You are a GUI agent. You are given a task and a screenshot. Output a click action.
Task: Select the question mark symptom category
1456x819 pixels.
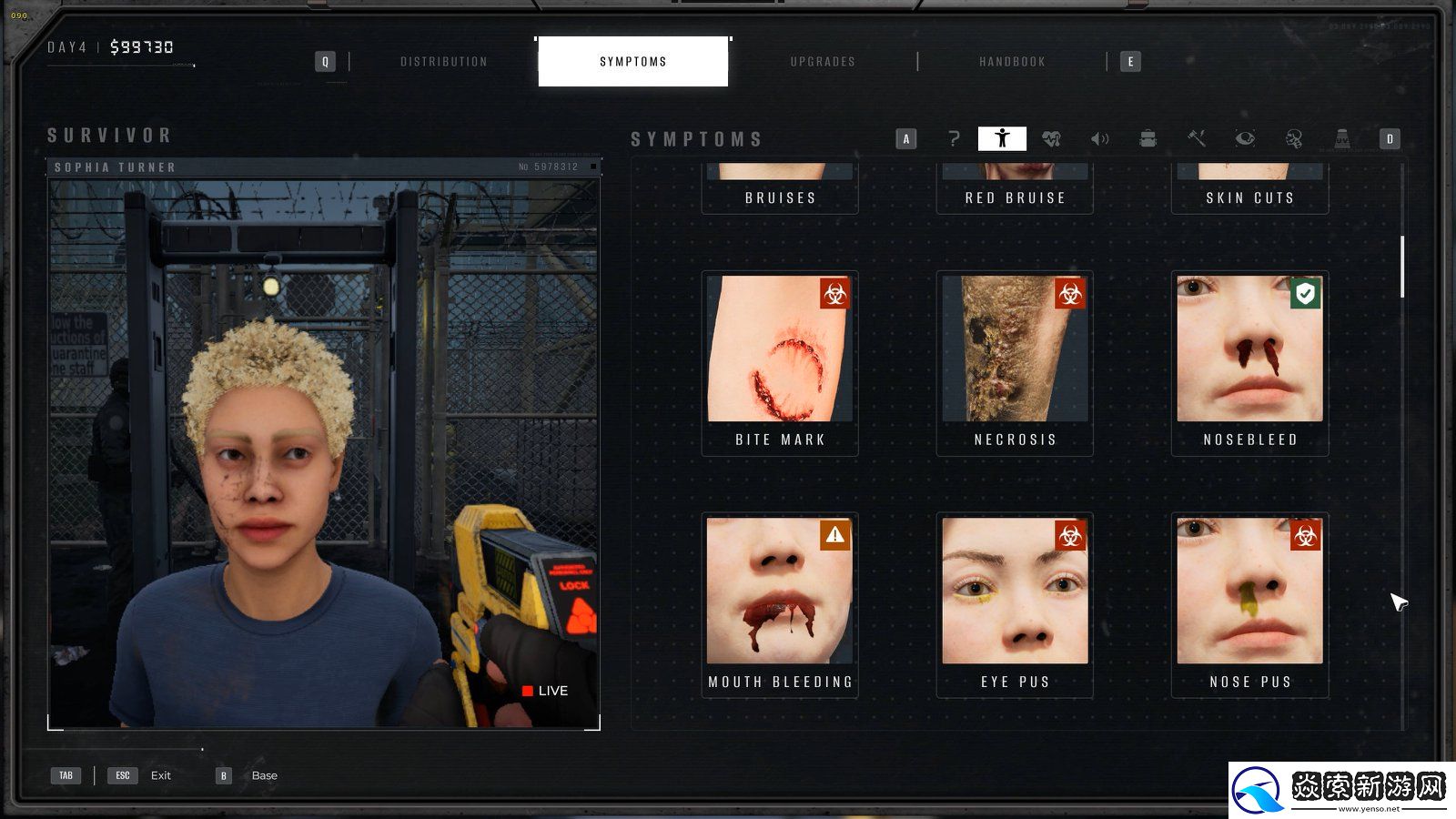pos(954,138)
